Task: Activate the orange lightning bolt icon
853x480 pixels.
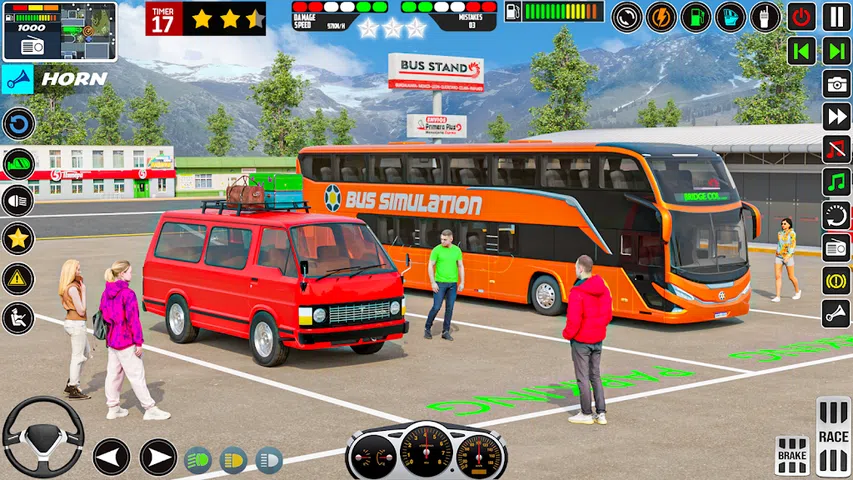Action: click(x=661, y=17)
